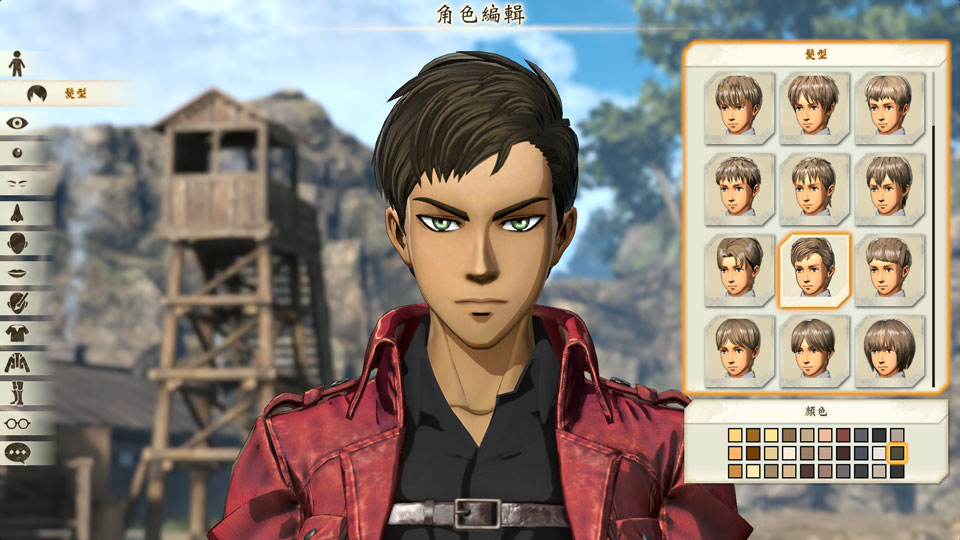
Task: Pick the bob cut hairstyle thumbnail
Action: [889, 352]
